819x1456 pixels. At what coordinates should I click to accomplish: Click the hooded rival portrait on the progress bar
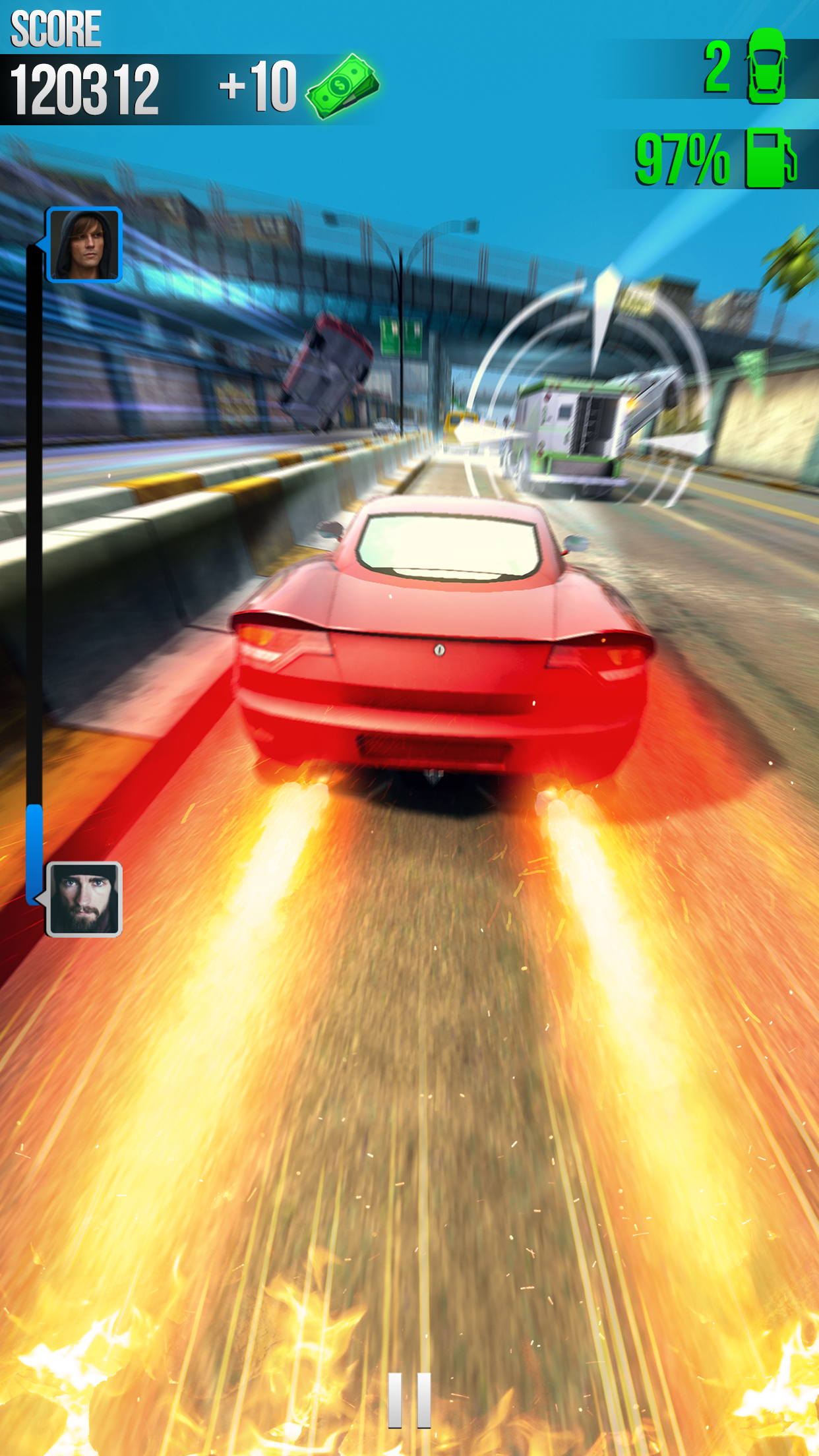[84, 245]
